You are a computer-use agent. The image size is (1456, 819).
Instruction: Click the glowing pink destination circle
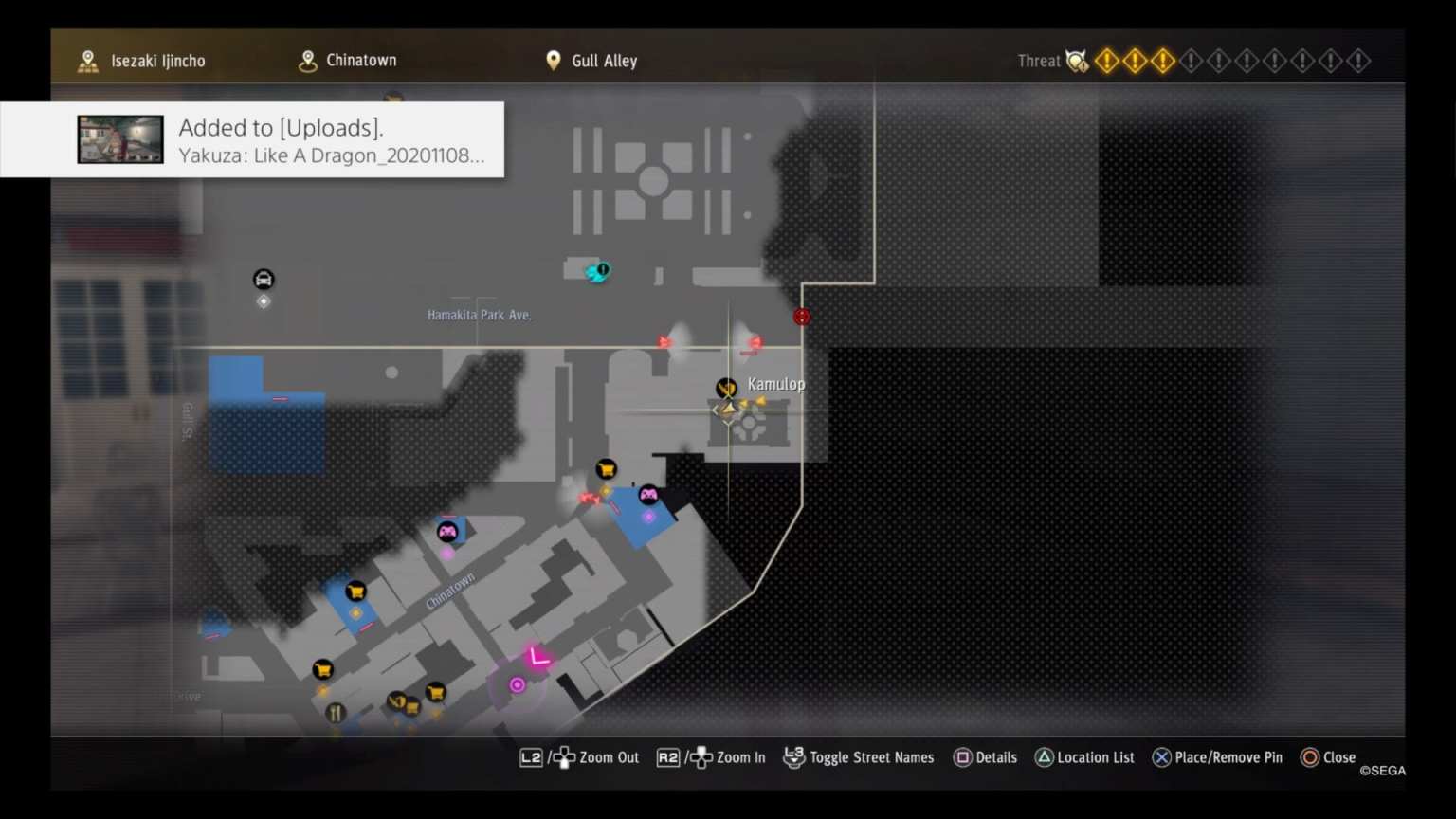point(518,683)
